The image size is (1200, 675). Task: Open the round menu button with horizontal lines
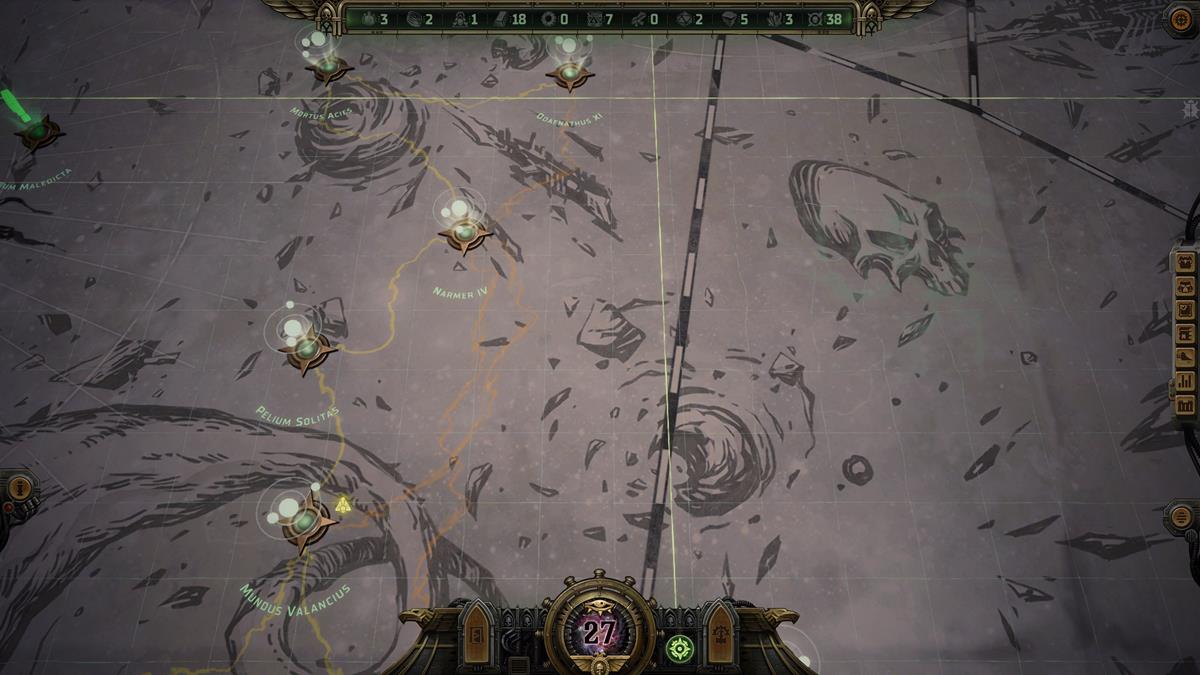pos(1181,518)
